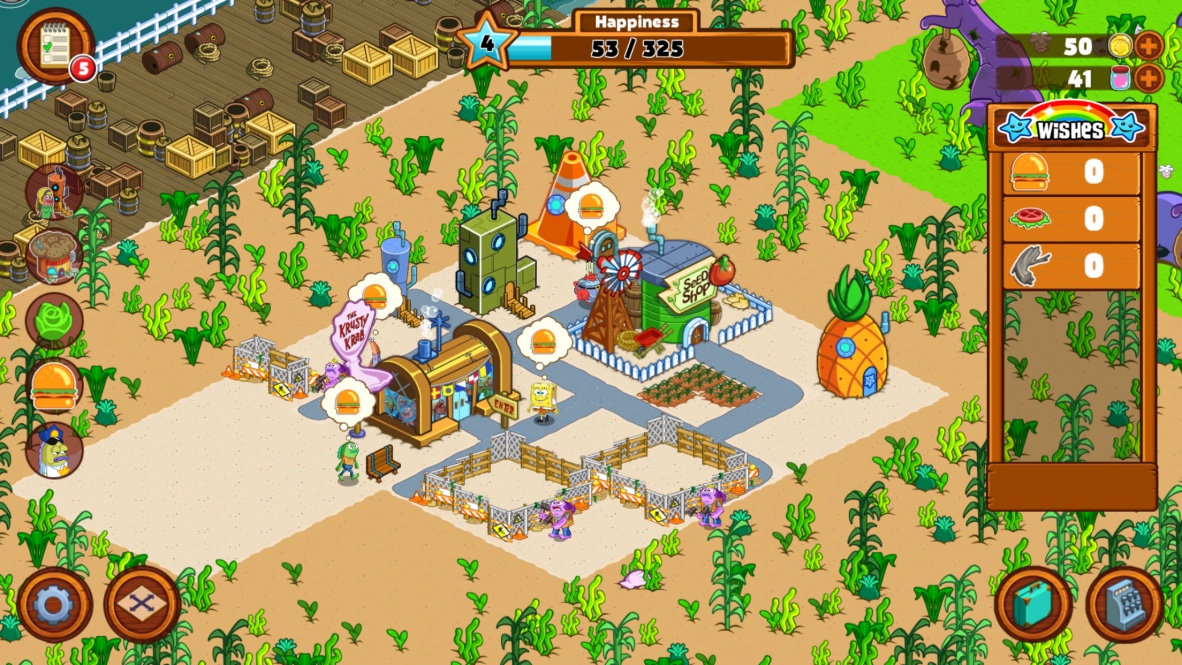Add more gold coins with plus button

(1148, 46)
